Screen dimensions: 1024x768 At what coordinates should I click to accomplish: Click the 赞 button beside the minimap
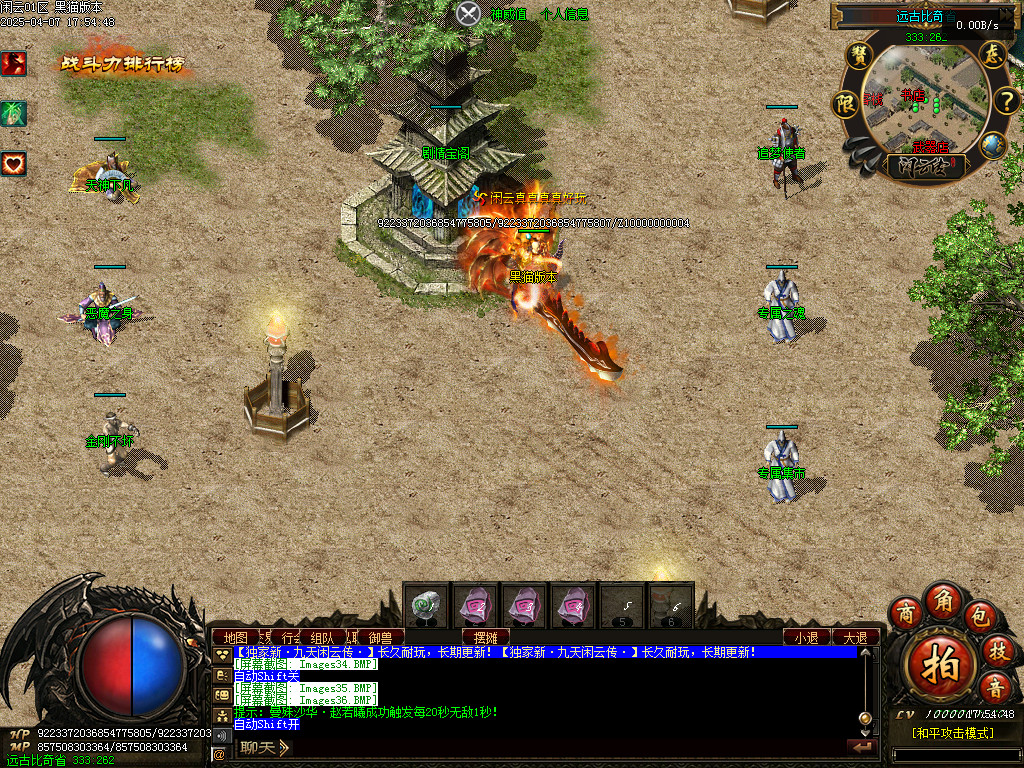(x=858, y=56)
